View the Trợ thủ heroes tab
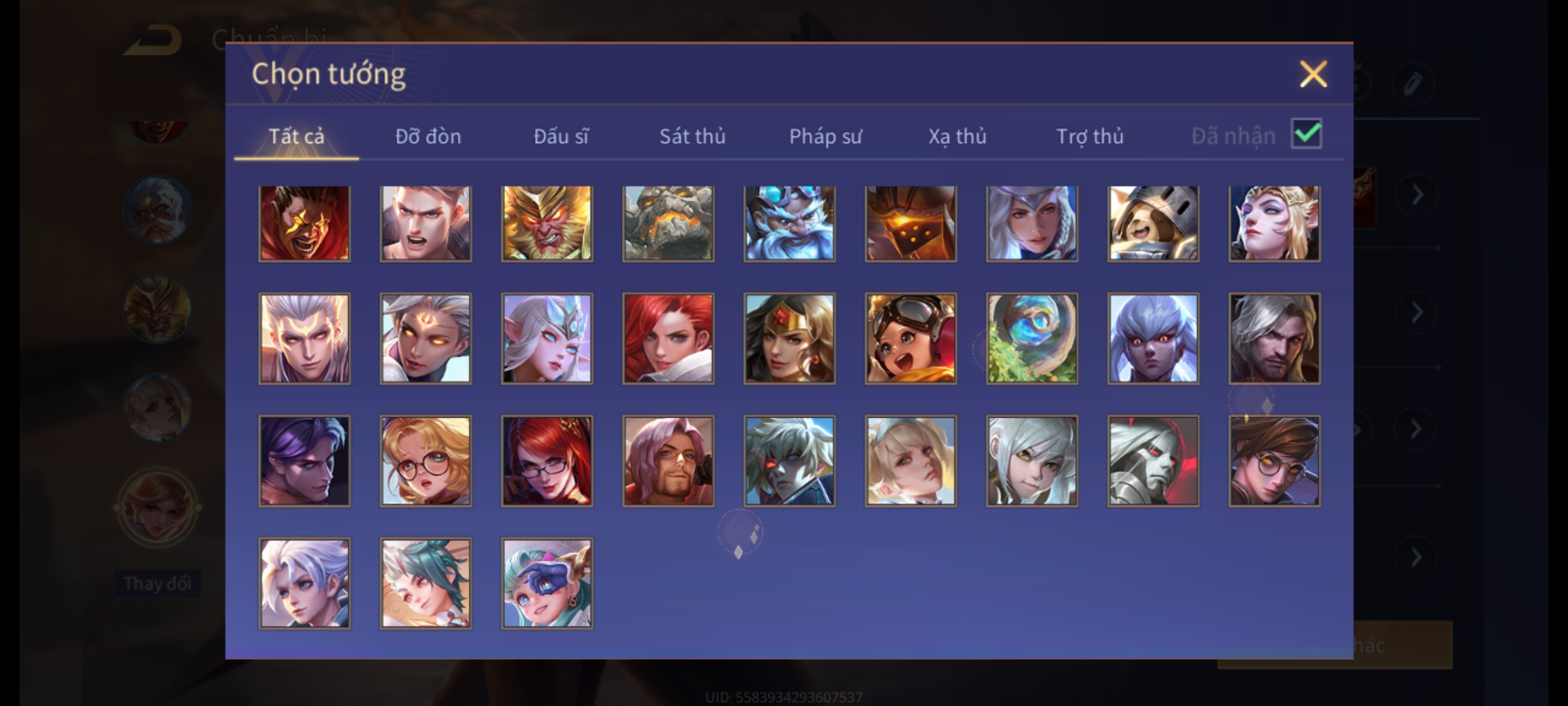This screenshot has height=706, width=1568. click(1090, 136)
